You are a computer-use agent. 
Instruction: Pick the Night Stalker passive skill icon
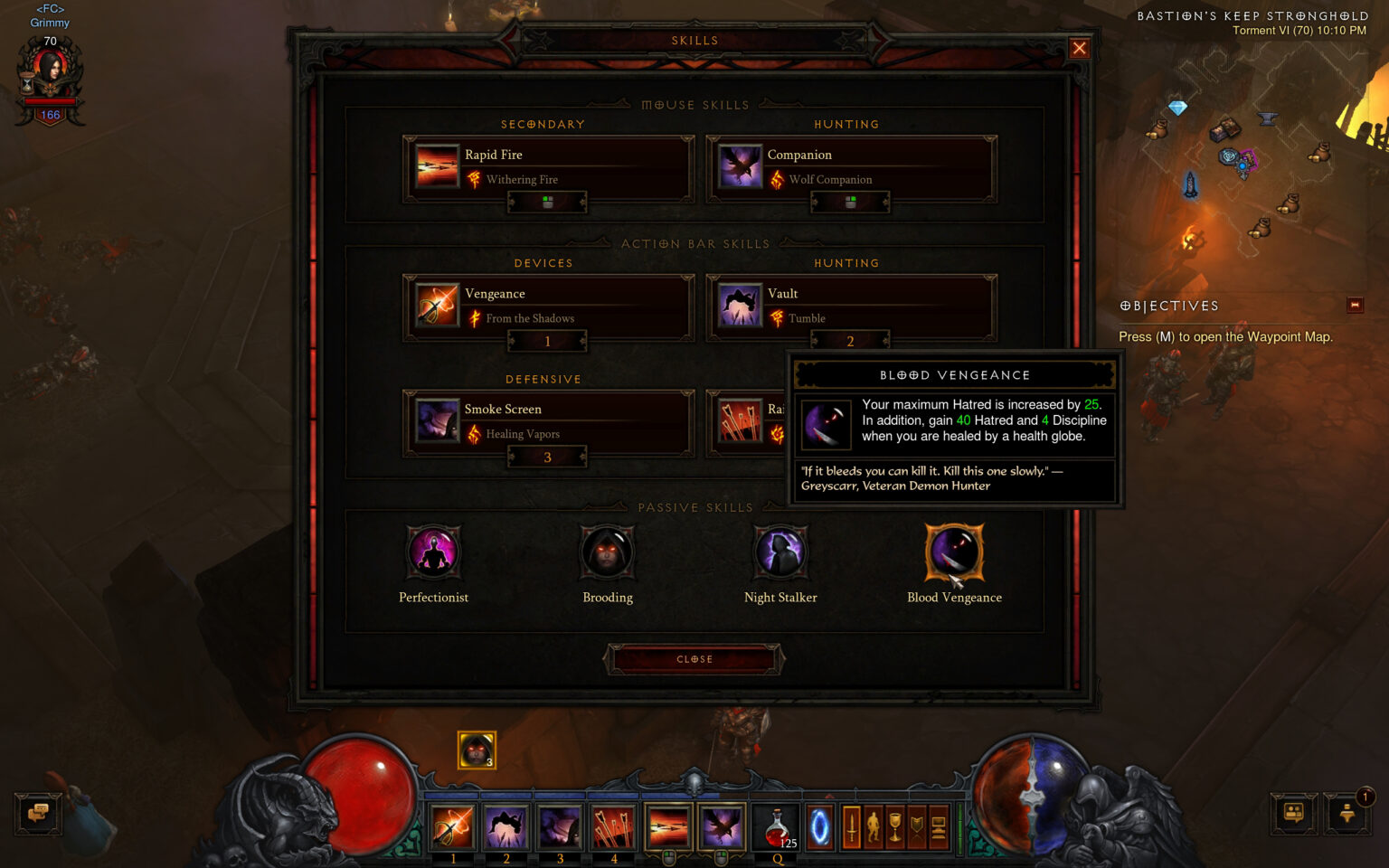pyautogui.click(x=780, y=552)
